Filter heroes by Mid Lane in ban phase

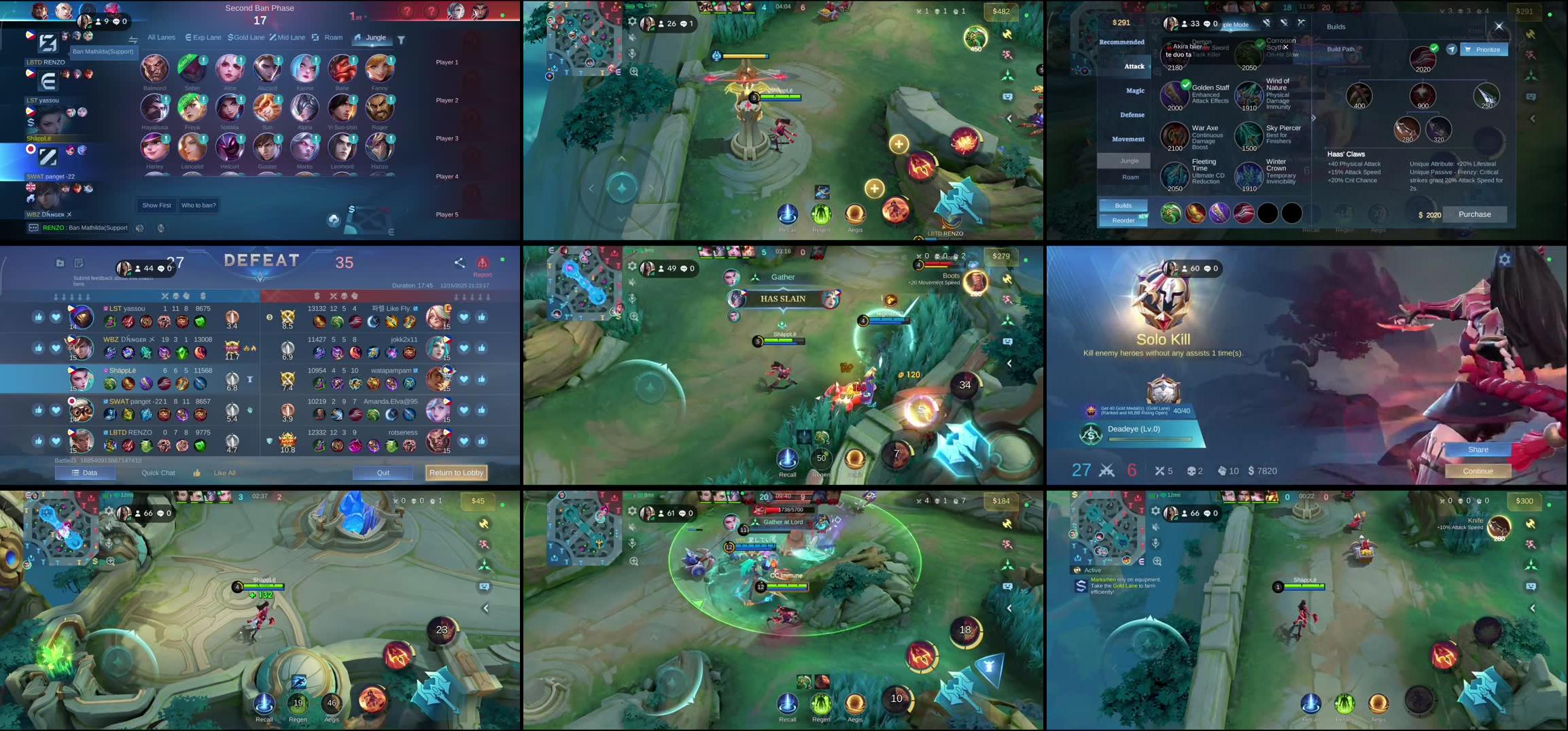tap(288, 37)
